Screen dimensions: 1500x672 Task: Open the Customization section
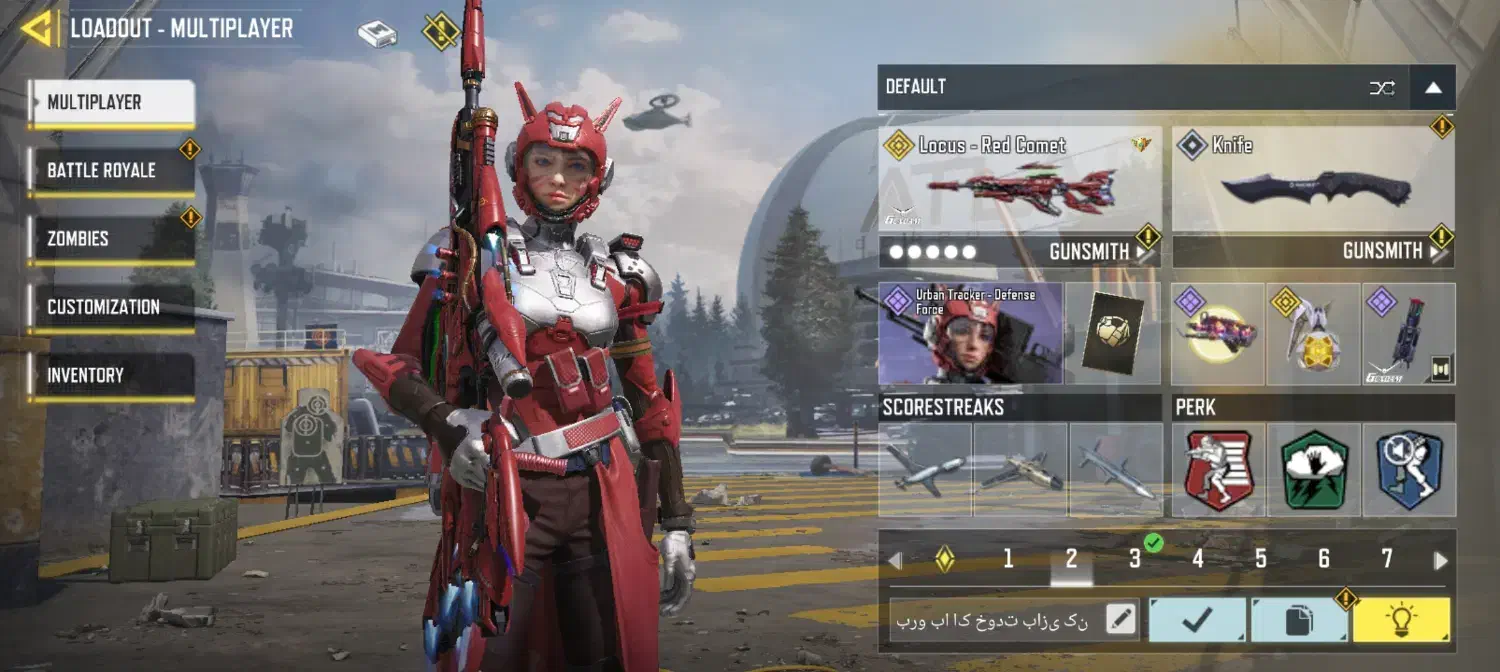111,307
